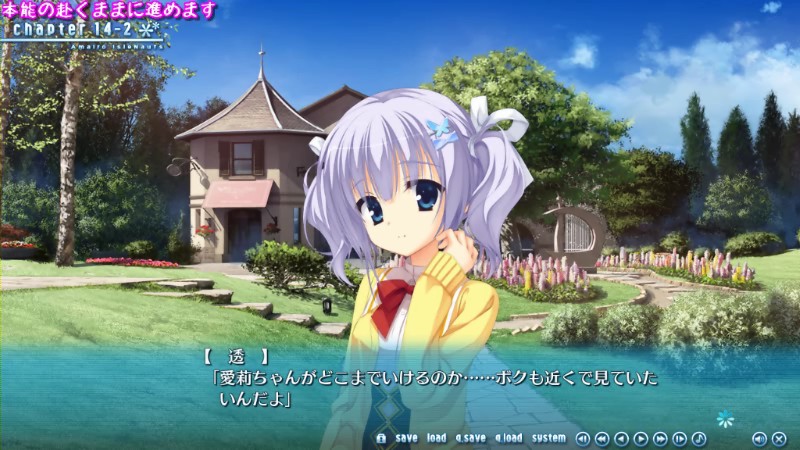Jump back to the previous scene
The image size is (800, 450).
[x=582, y=438]
